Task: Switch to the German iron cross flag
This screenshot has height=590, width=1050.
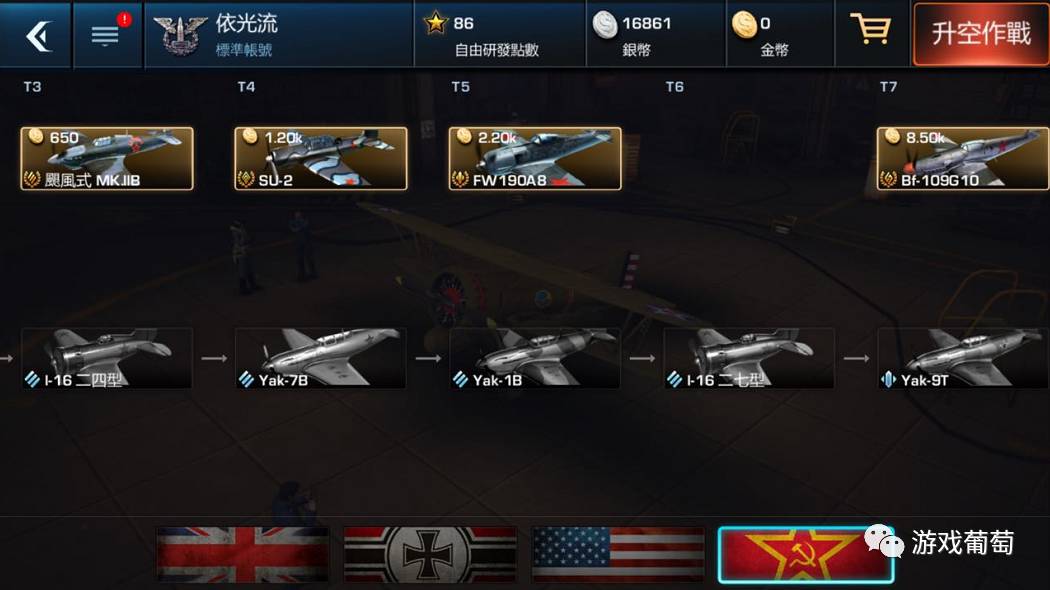Action: [430, 554]
